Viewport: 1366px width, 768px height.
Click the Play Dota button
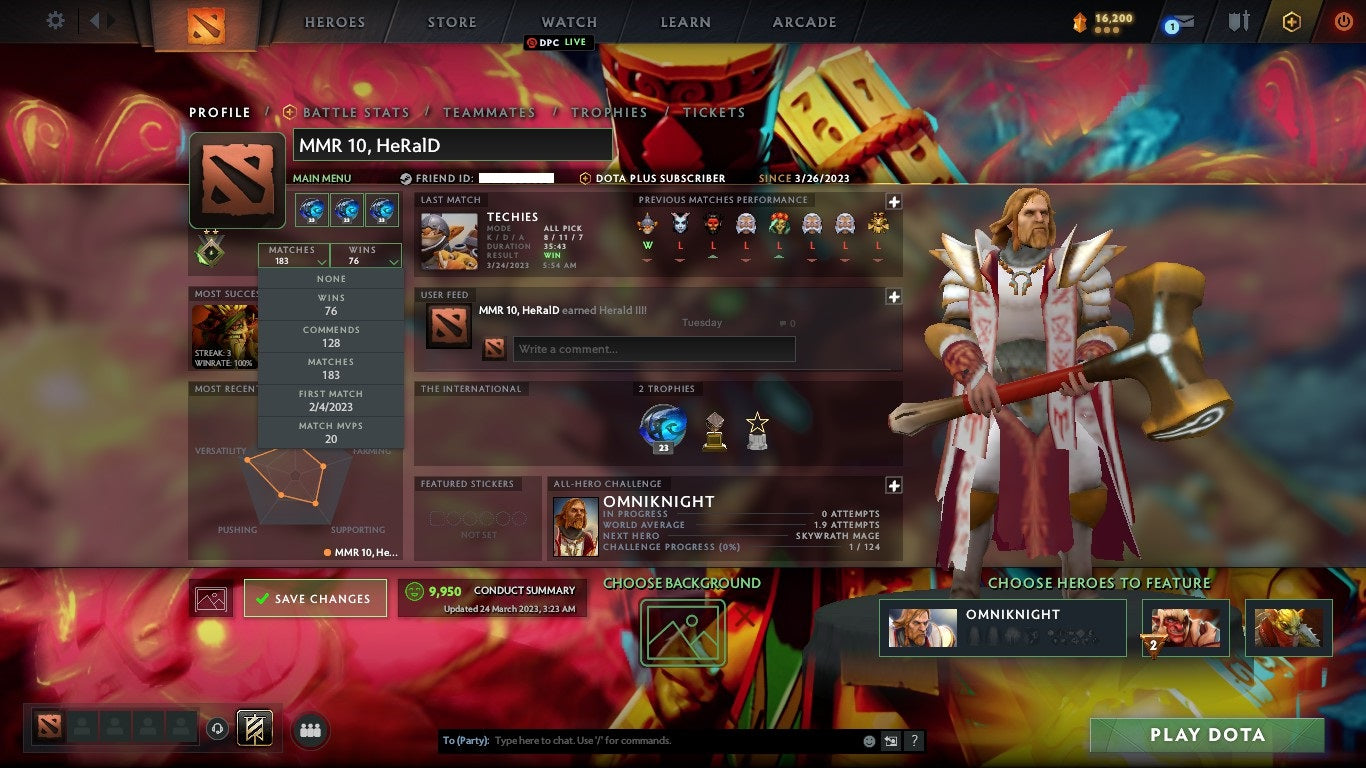1206,734
